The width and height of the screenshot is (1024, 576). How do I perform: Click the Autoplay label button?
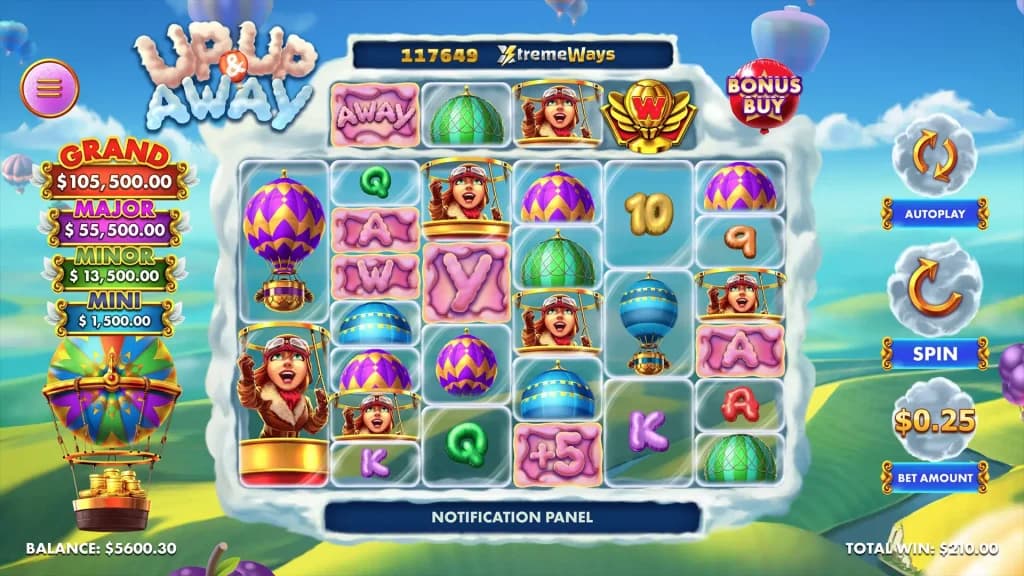(x=934, y=213)
